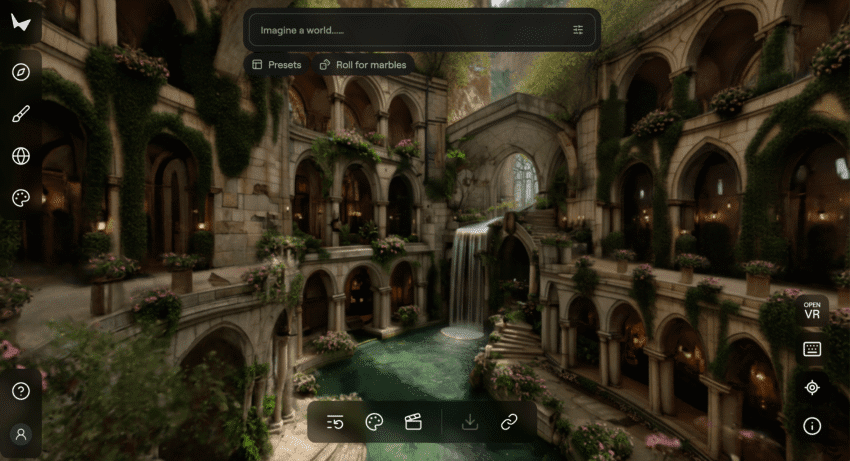Select the paintbrush tool in sidebar
The width and height of the screenshot is (850, 461).
(x=21, y=114)
